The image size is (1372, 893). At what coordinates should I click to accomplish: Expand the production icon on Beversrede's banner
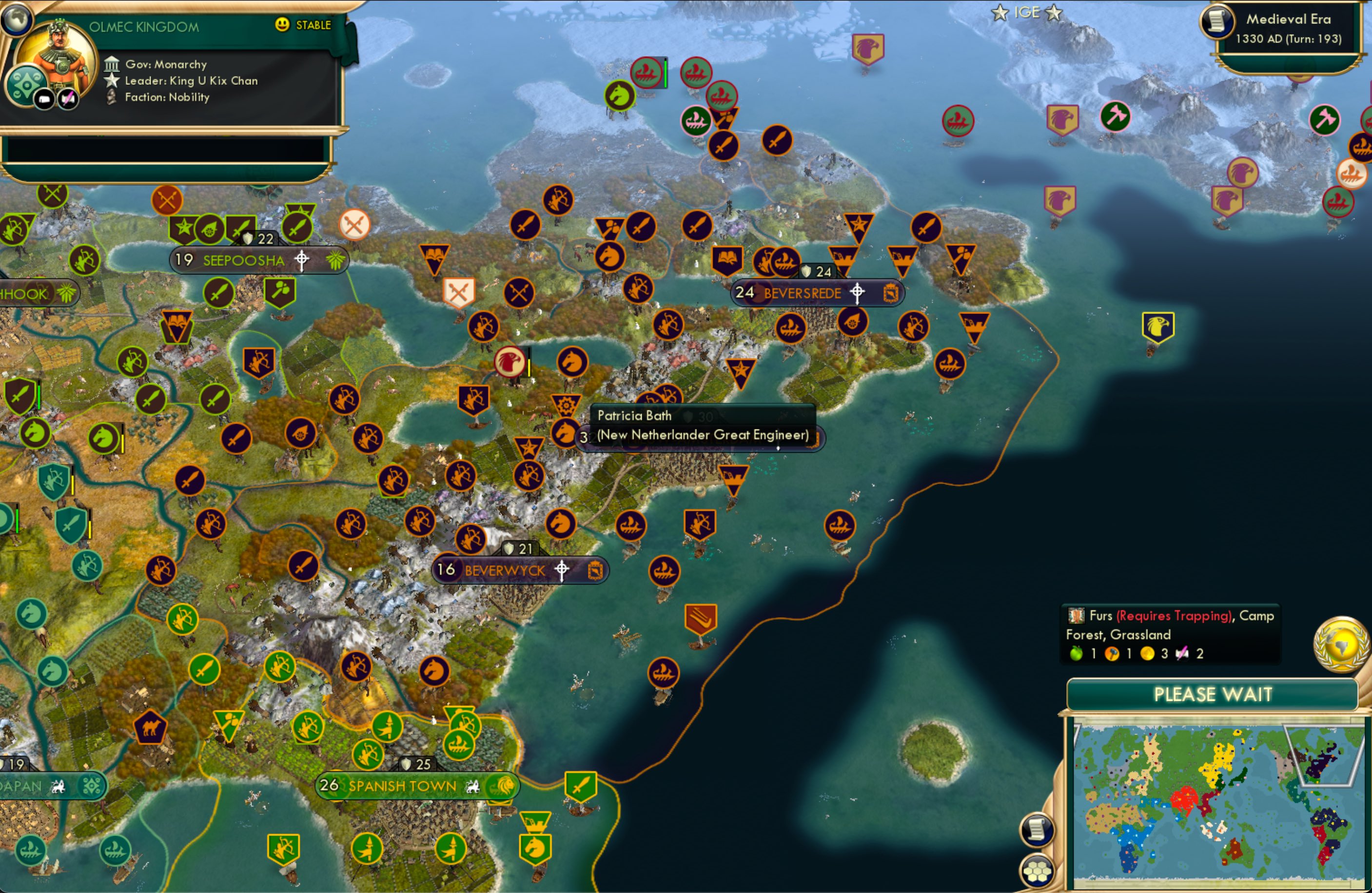point(891,293)
